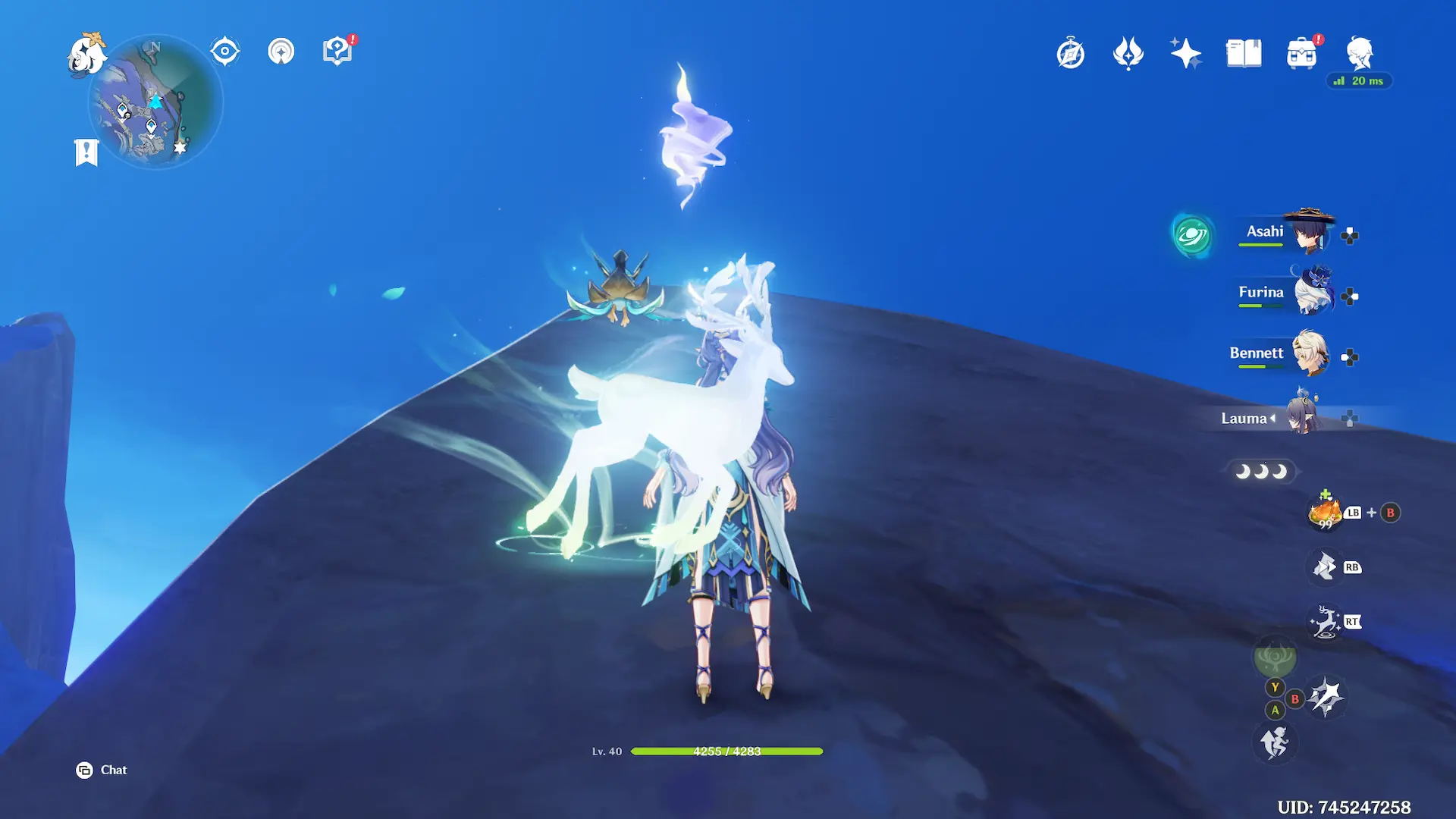The width and height of the screenshot is (1456, 819).
Task: Open the adventurer handbook book icon
Action: pyautogui.click(x=1244, y=54)
